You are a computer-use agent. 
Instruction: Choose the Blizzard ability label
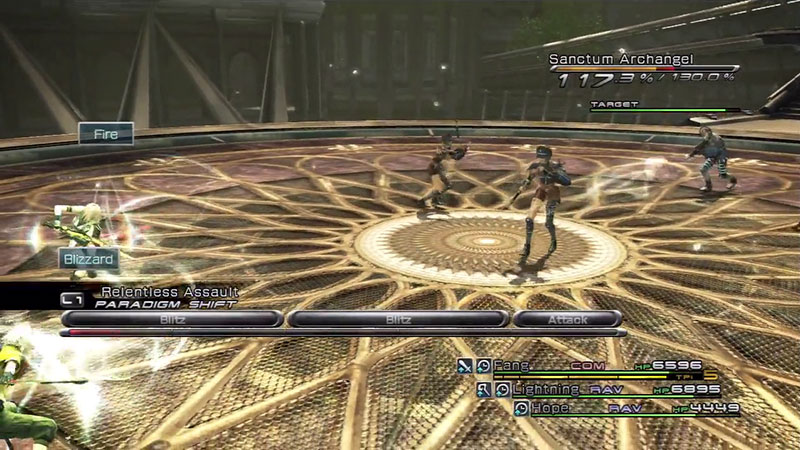88,259
